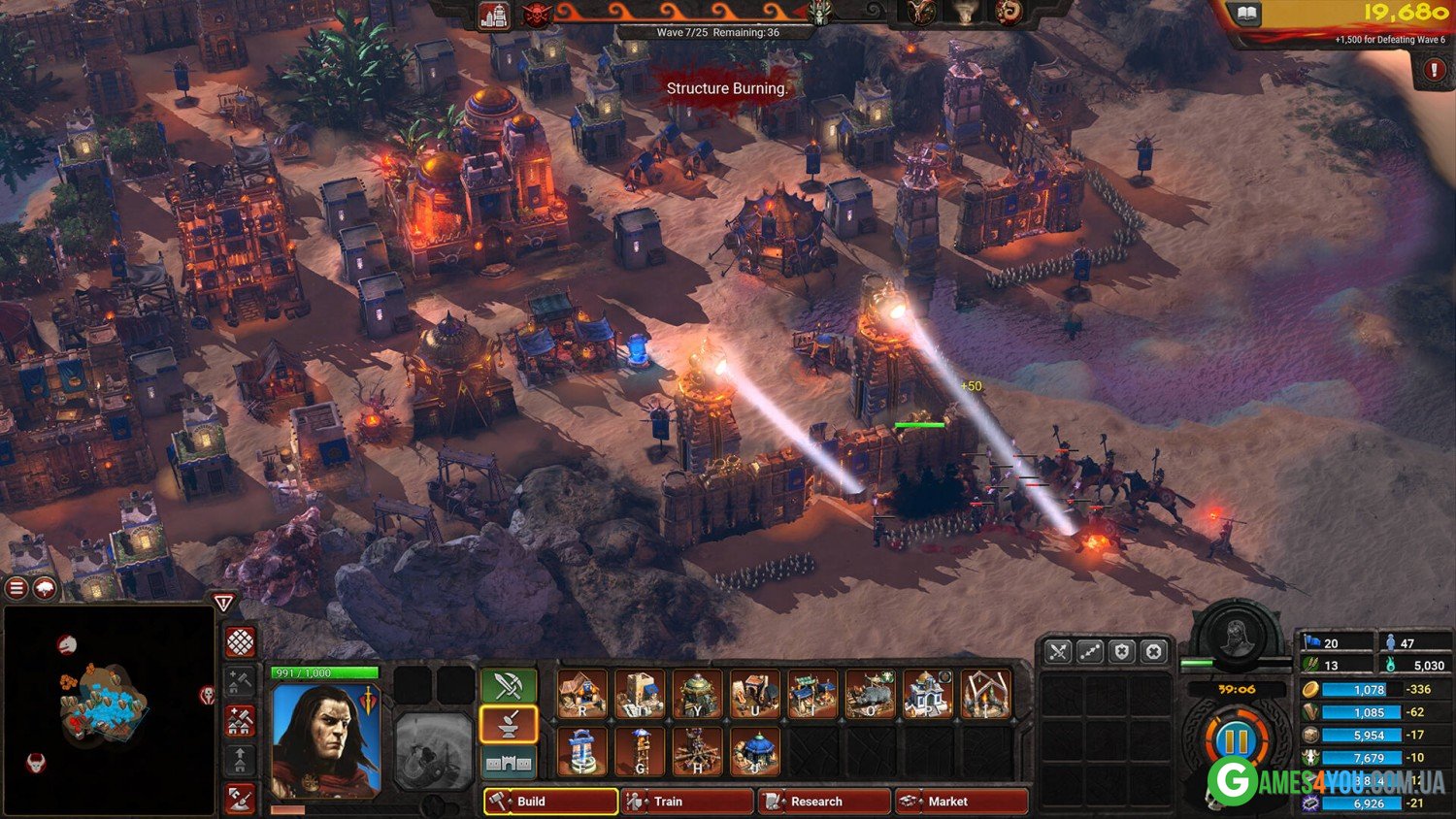Build the tower with hotkey G

(x=640, y=752)
